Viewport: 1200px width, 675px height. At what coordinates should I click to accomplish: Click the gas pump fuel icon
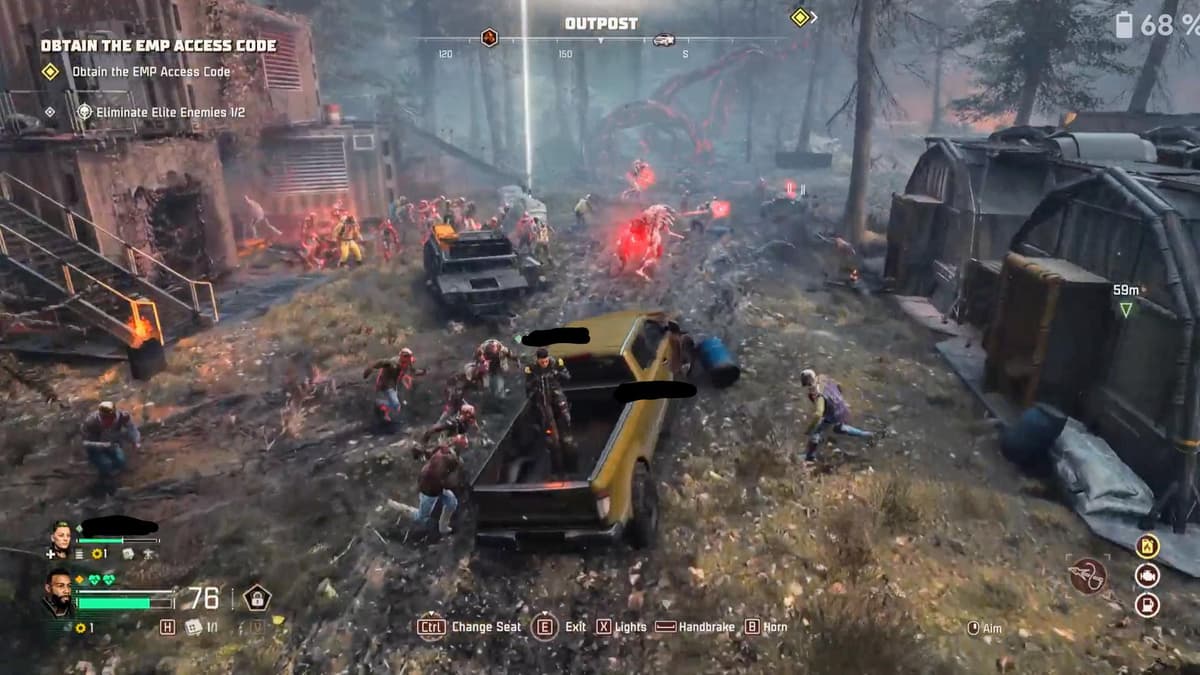point(1147,604)
